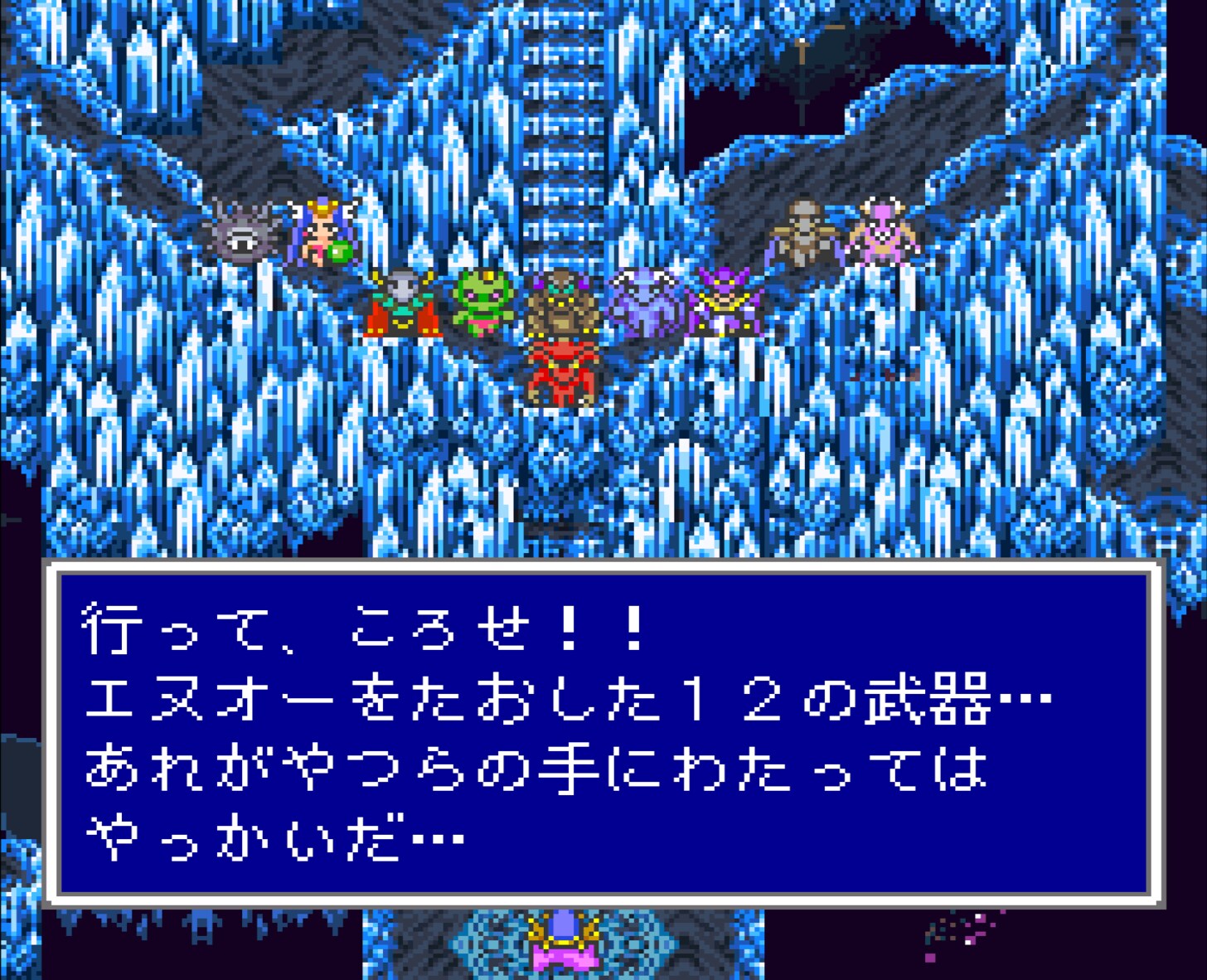The height and width of the screenshot is (980, 1207).
Task: Toggle the red-robed leader in the center
Action: [560, 371]
